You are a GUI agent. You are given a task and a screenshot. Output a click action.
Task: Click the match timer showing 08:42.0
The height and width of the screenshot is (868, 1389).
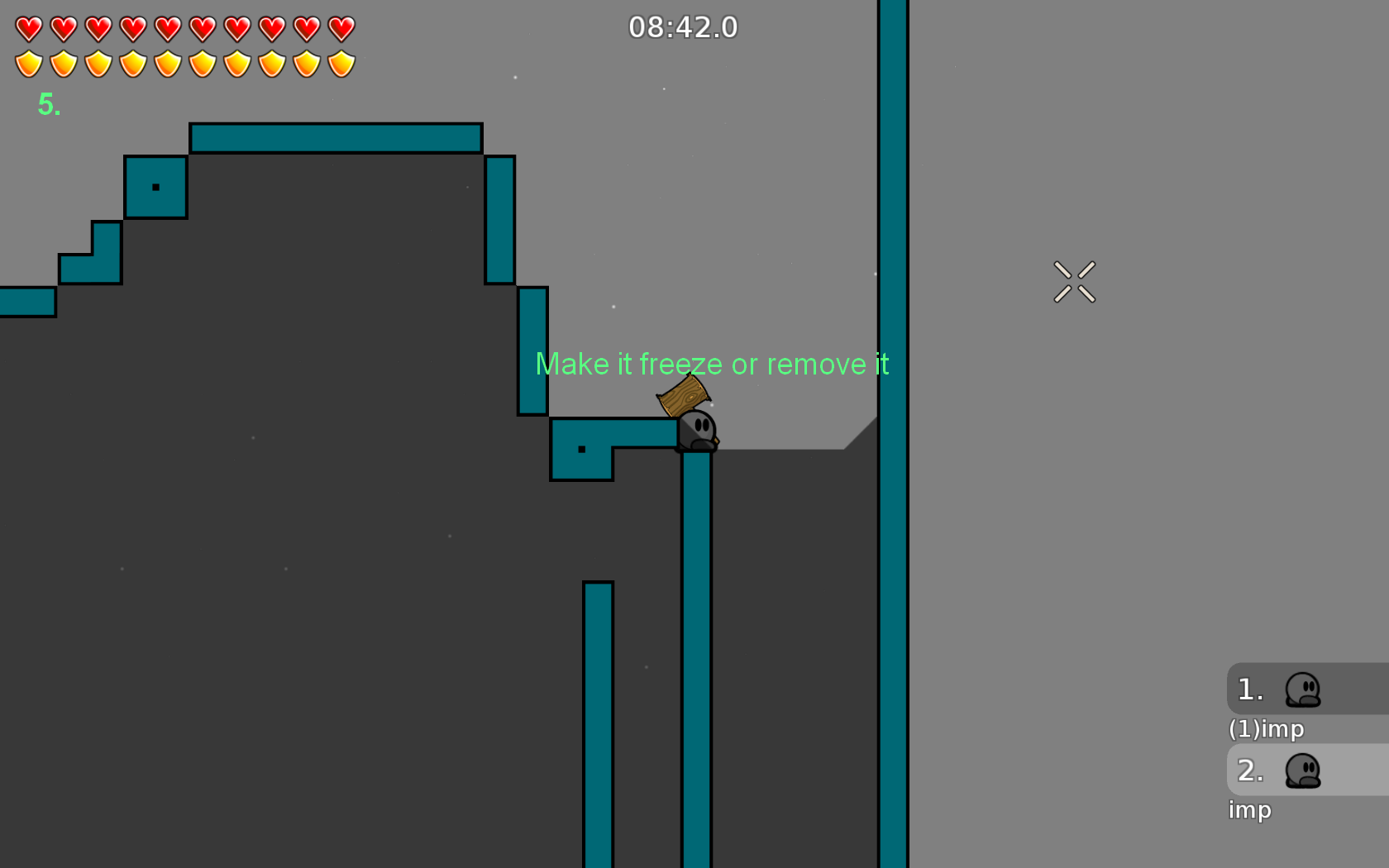tap(682, 27)
